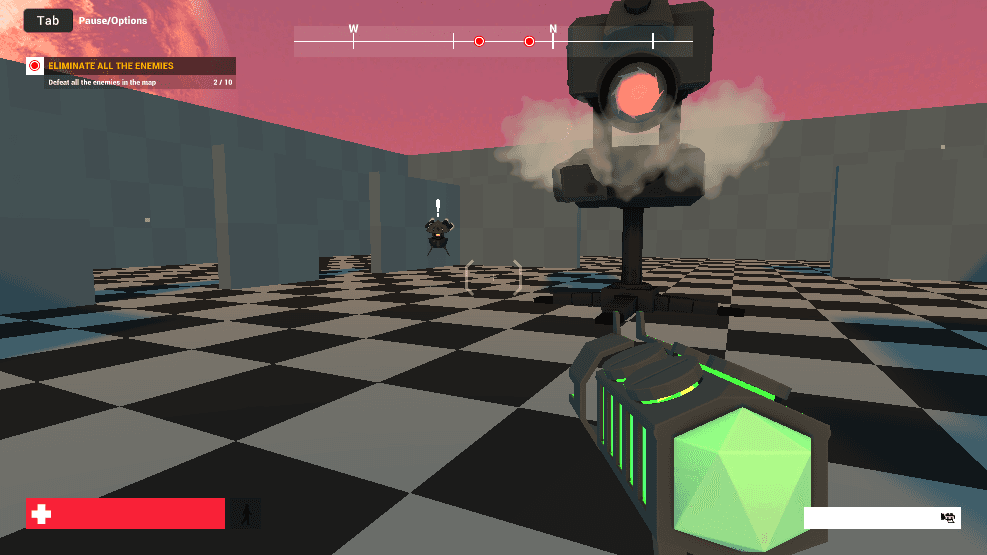987x555 pixels.
Task: Select the weapon icon on the ammo bar
Action: coord(948,518)
